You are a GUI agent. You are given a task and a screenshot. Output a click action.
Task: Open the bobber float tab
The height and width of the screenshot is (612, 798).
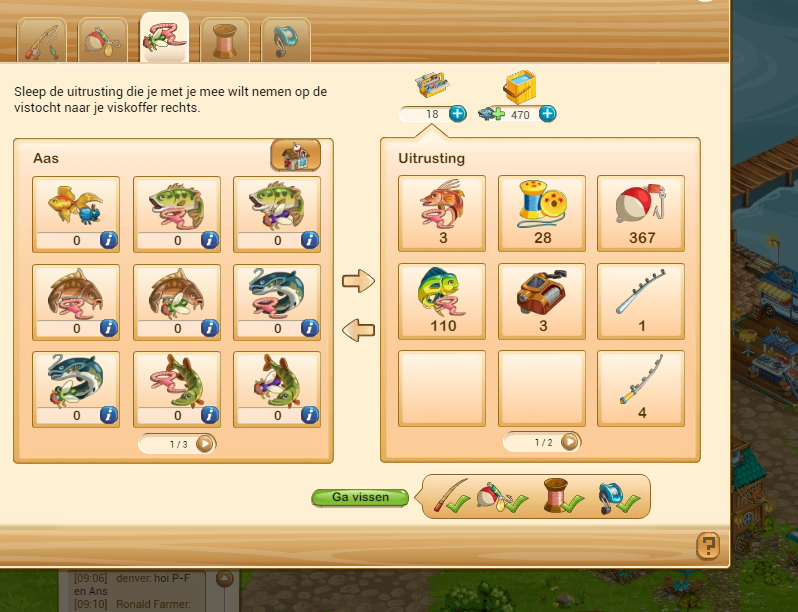click(102, 40)
